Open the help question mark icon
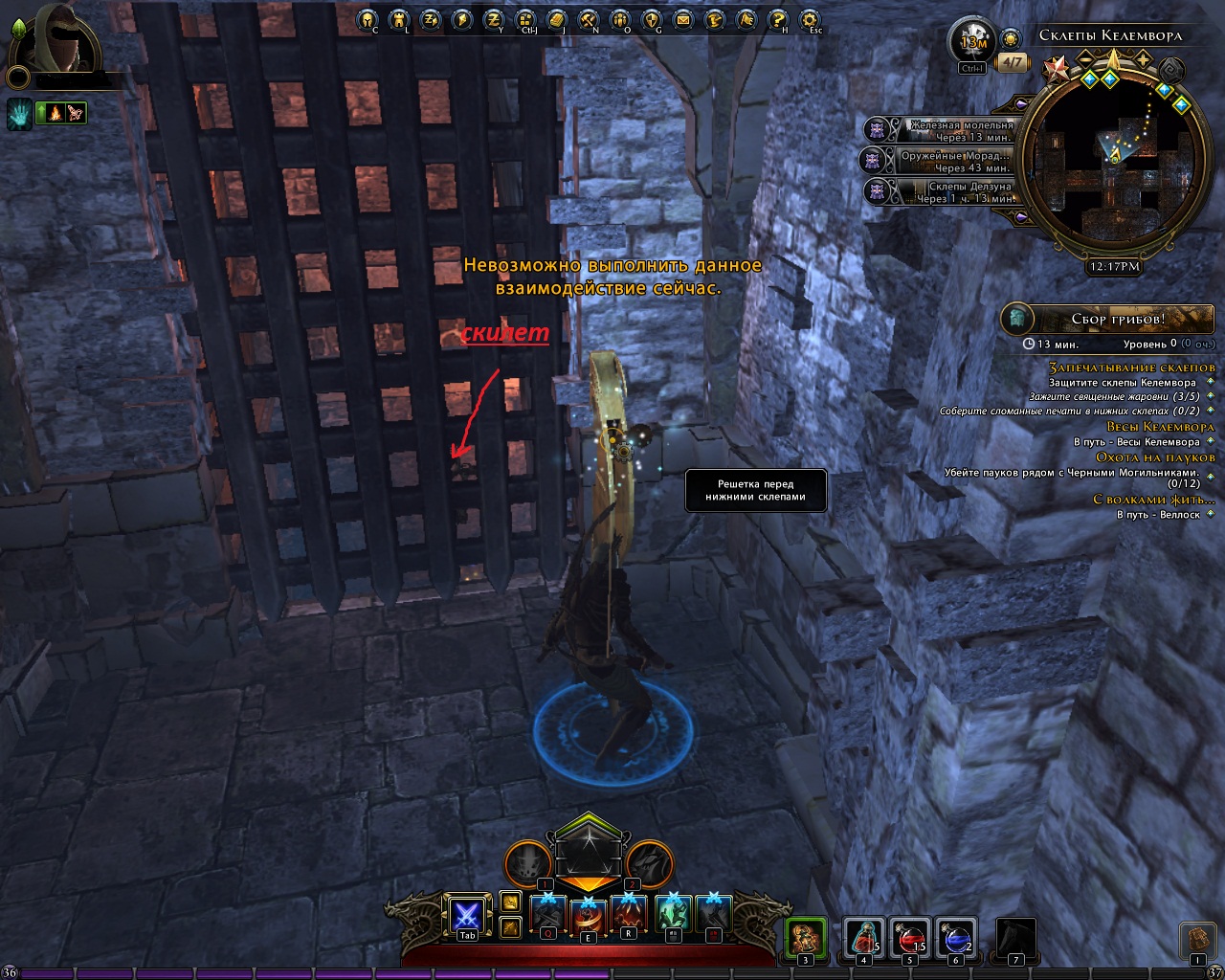The image size is (1225, 980). 778,19
